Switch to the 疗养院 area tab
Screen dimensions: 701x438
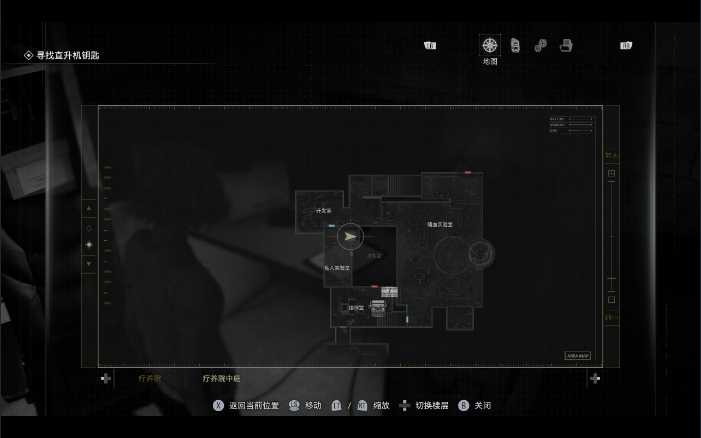point(149,379)
